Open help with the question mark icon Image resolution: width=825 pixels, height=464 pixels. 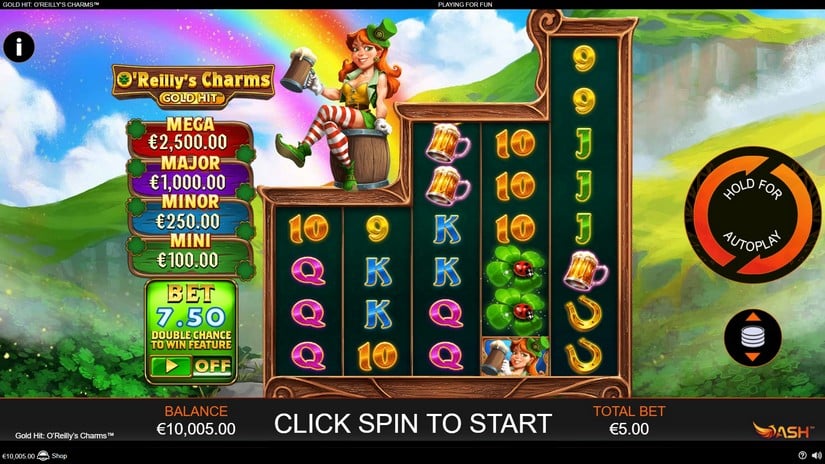click(x=802, y=456)
